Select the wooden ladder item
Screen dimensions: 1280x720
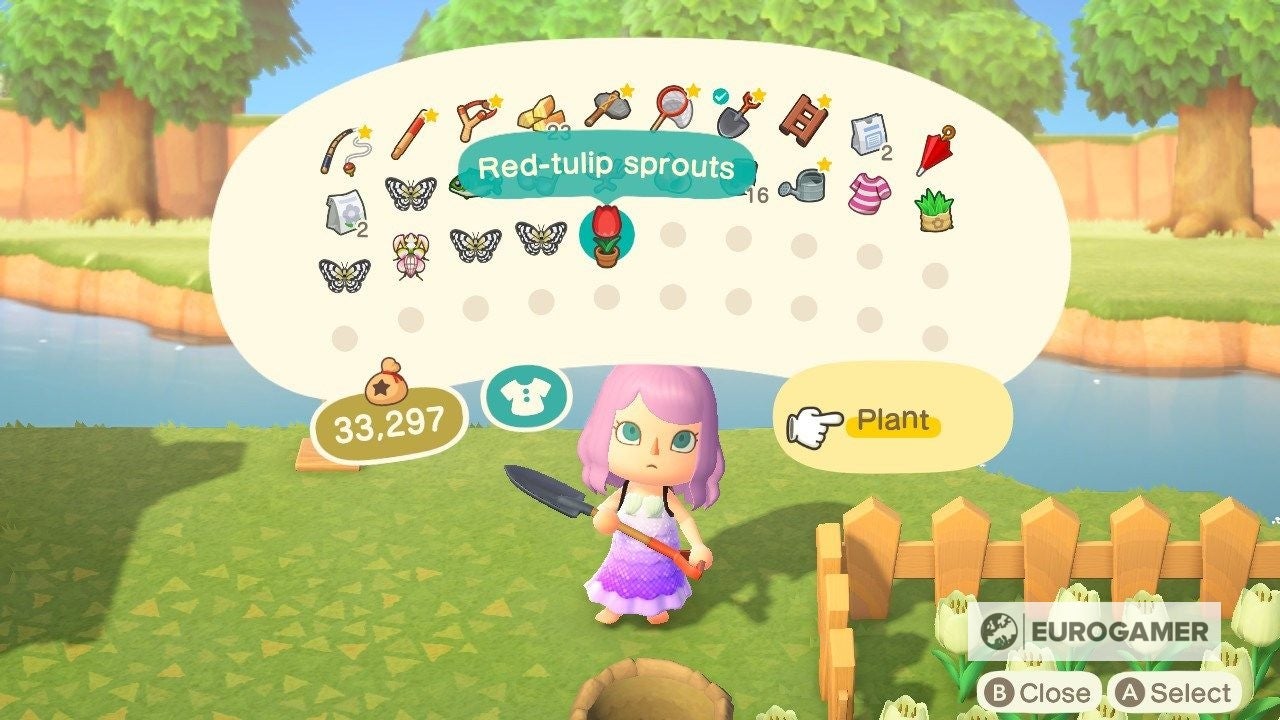tap(807, 118)
